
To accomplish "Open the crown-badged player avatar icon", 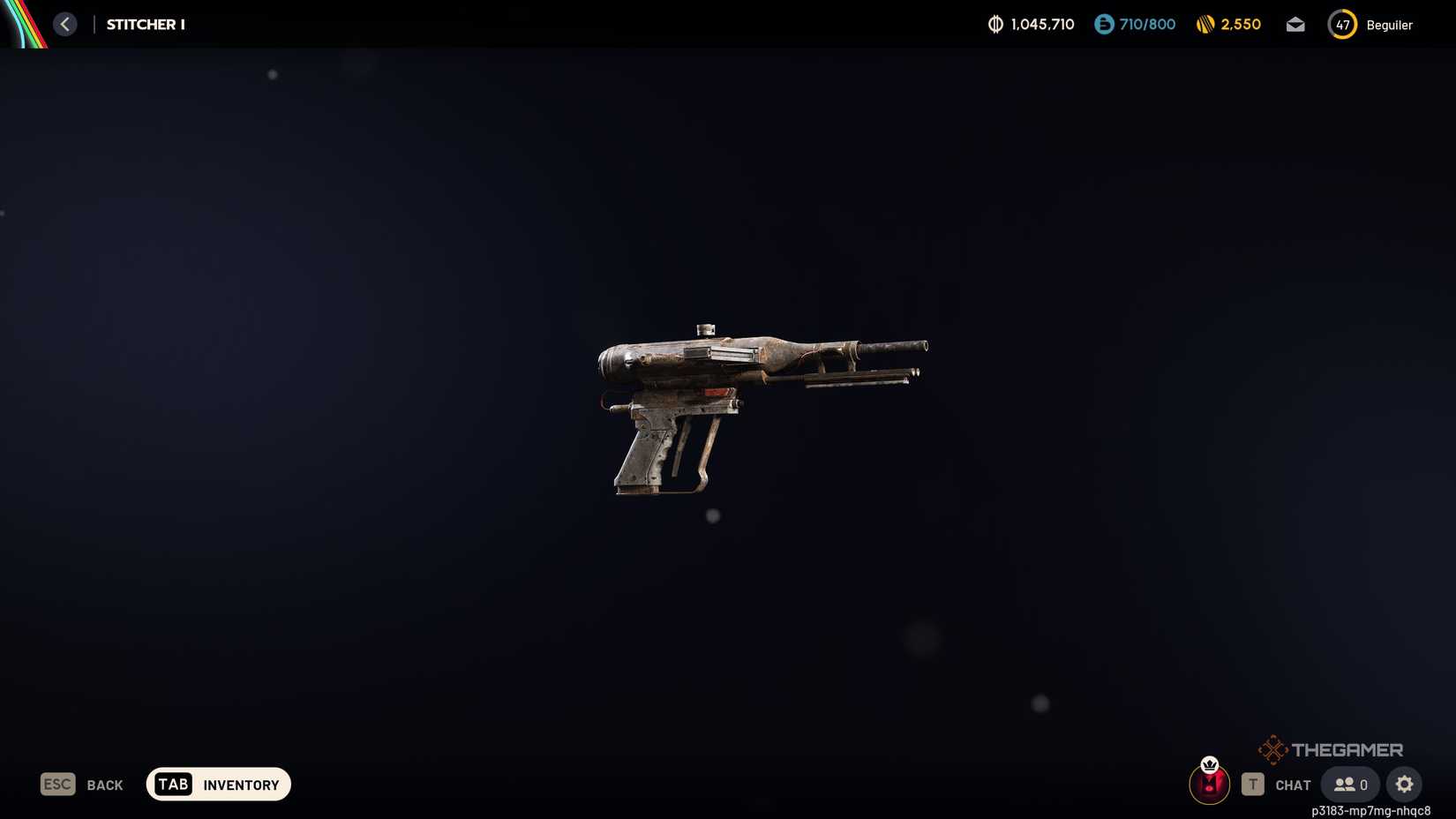I will [1209, 784].
